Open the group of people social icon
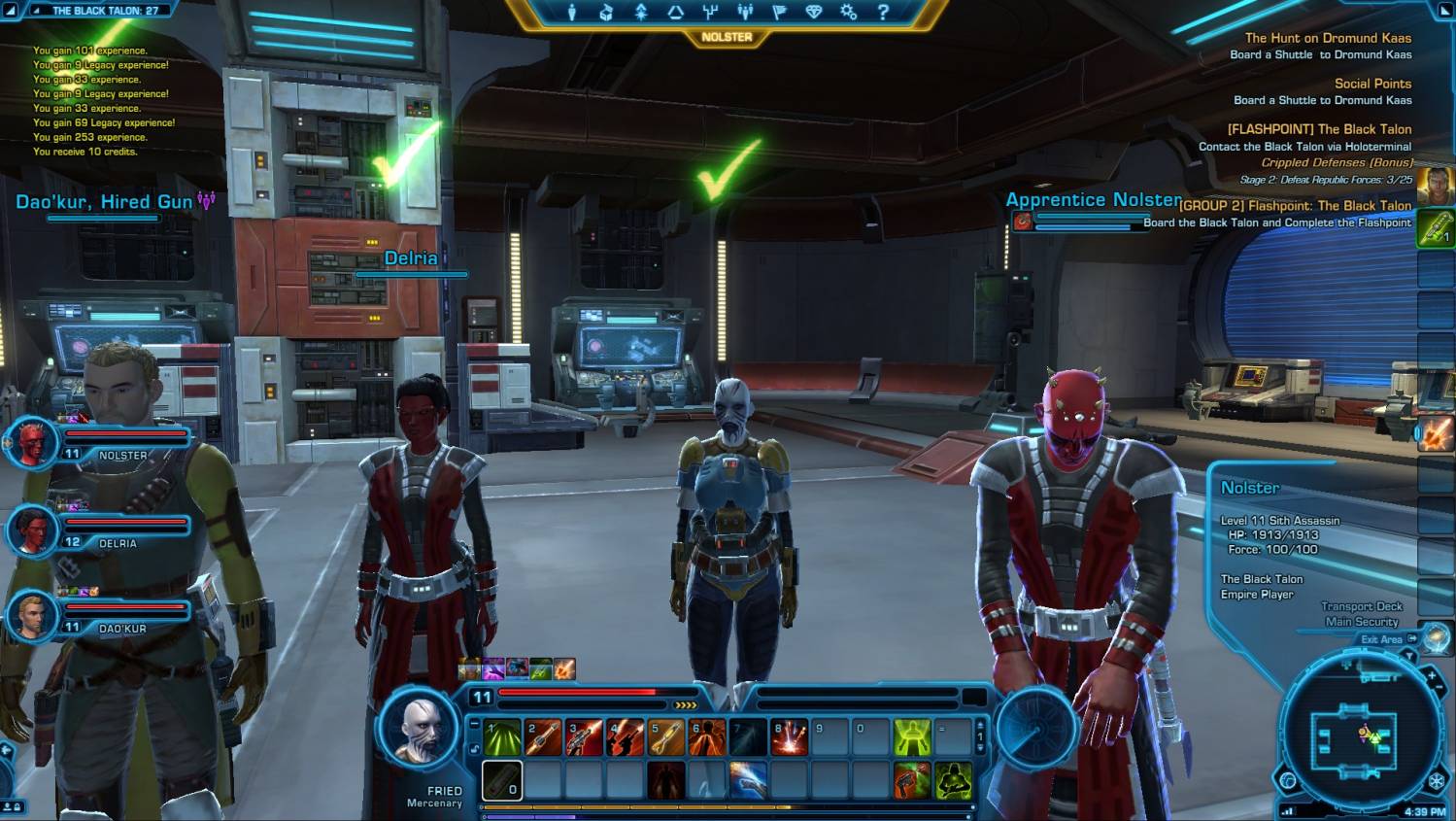Viewport: 1456px width, 821px height. 745,12
